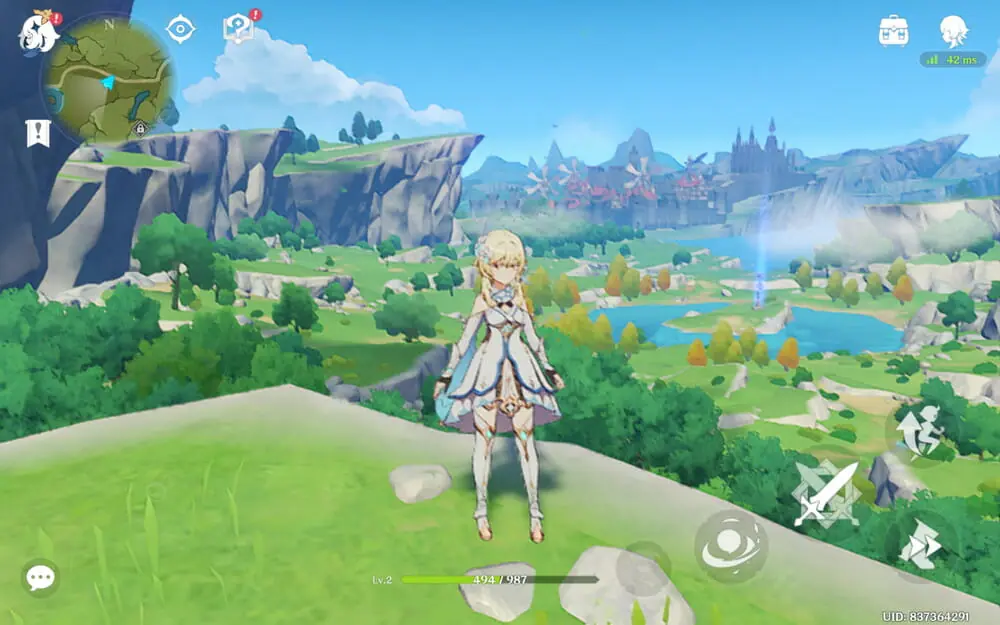Open the chat speech bubble
Image resolution: width=1000 pixels, height=625 pixels.
click(x=40, y=577)
